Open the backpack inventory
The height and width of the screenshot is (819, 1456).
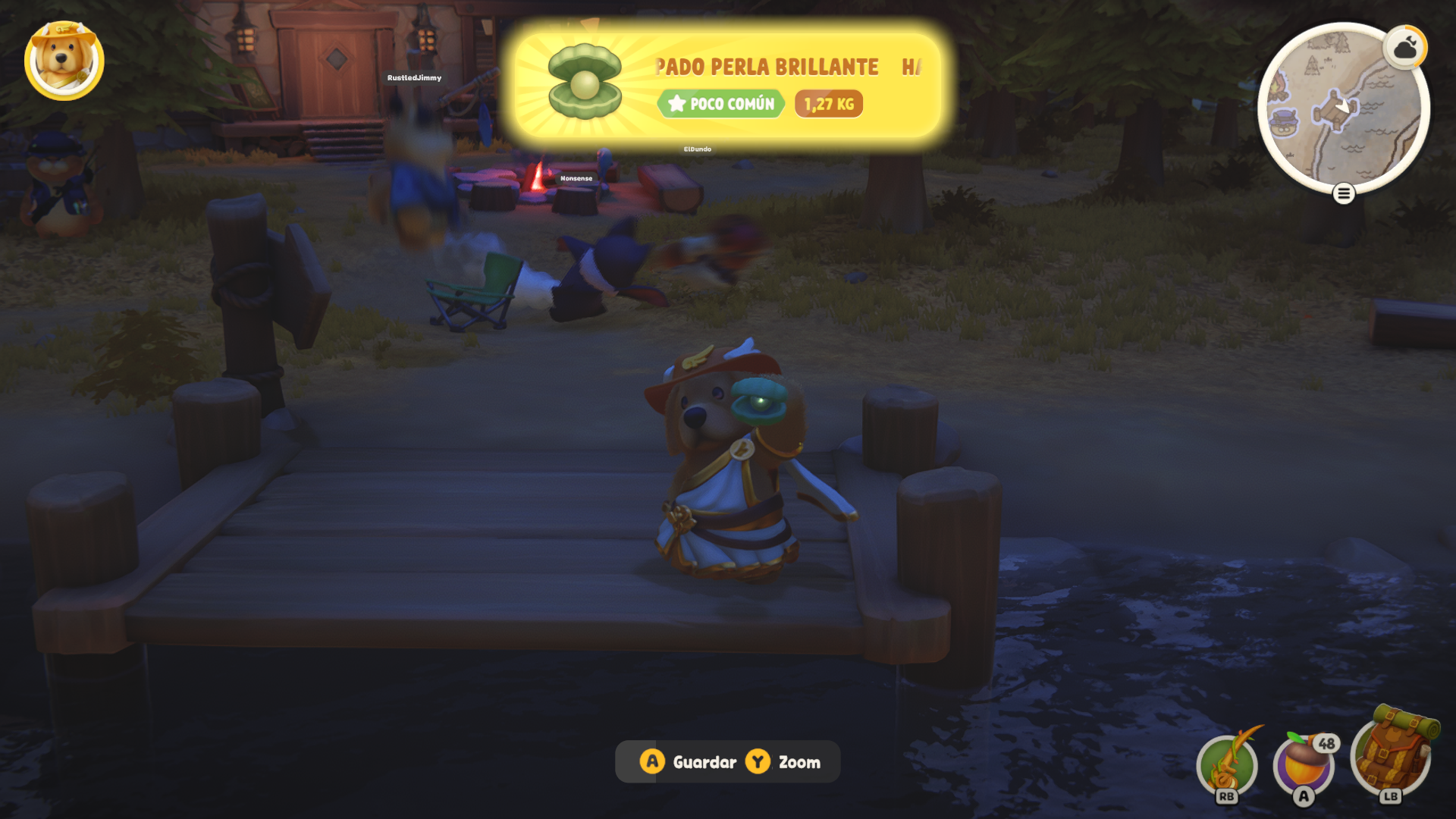(1391, 754)
